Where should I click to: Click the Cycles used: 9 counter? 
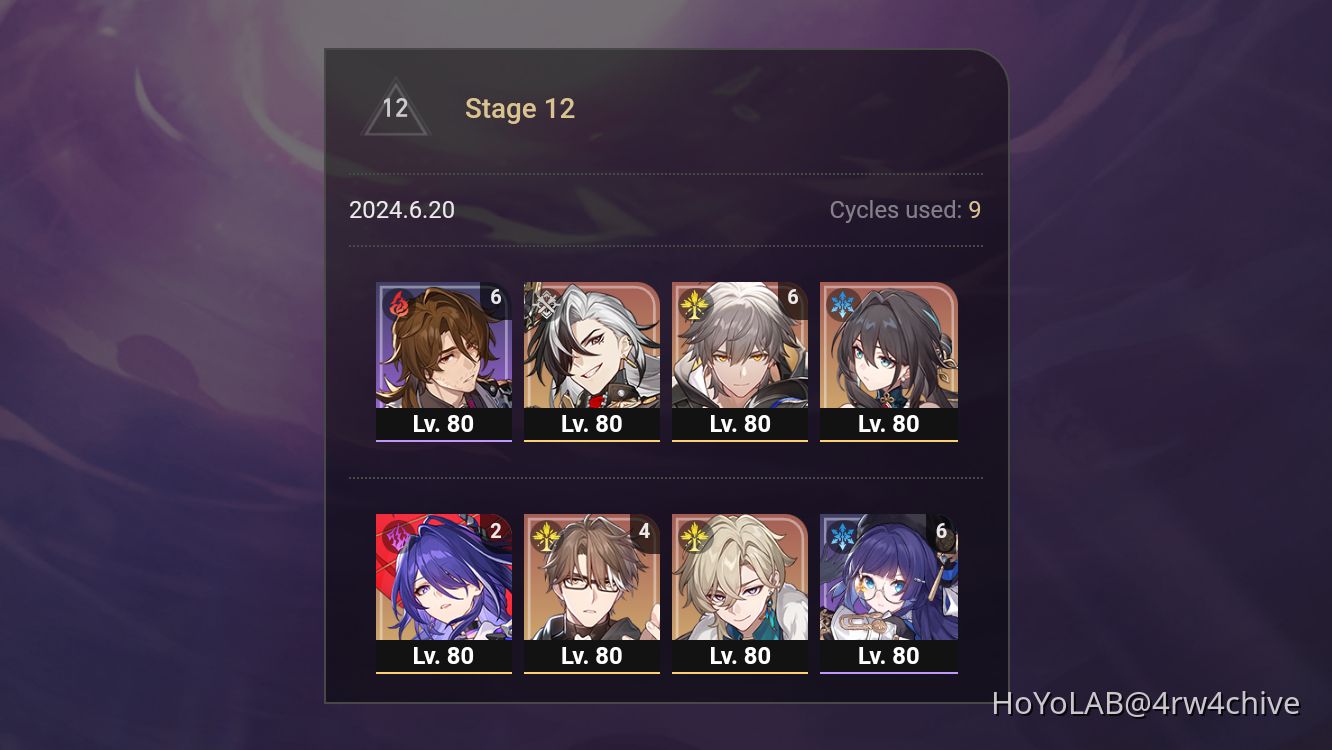pos(903,210)
